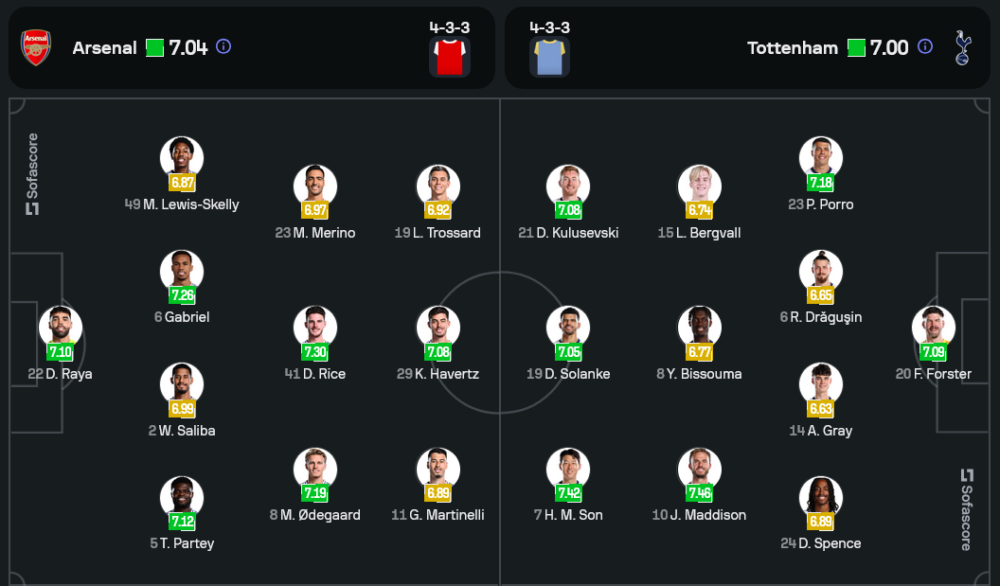Select midfielder D. Rice

(315, 328)
